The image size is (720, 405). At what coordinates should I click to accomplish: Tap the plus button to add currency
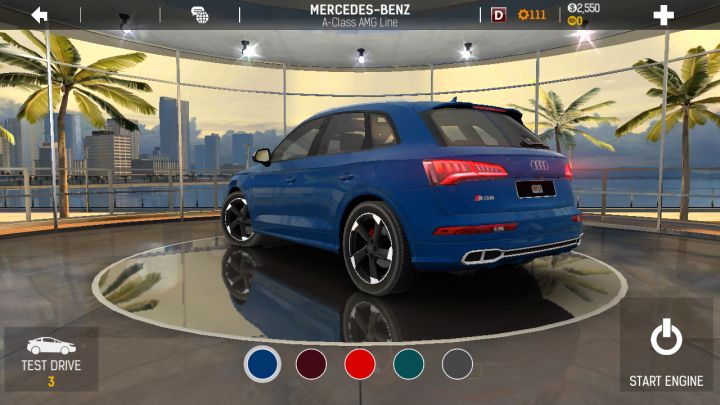coord(663,15)
